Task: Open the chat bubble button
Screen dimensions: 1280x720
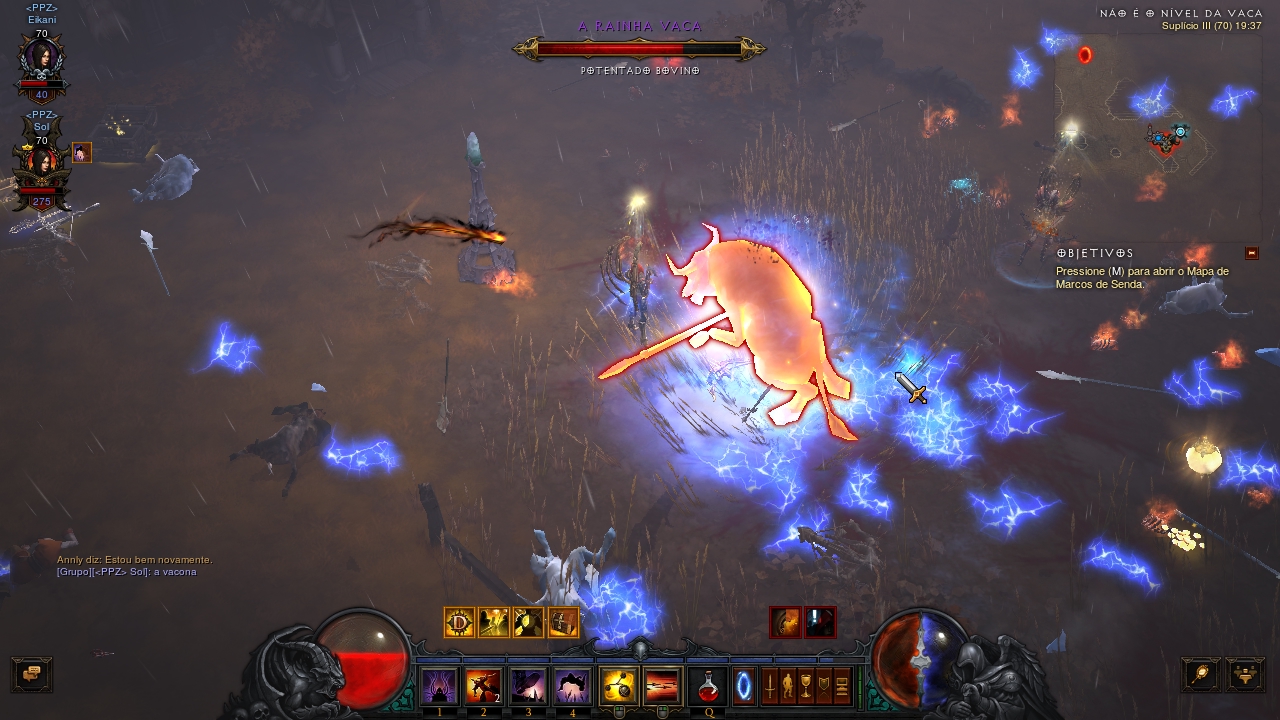Action: pyautogui.click(x=31, y=675)
